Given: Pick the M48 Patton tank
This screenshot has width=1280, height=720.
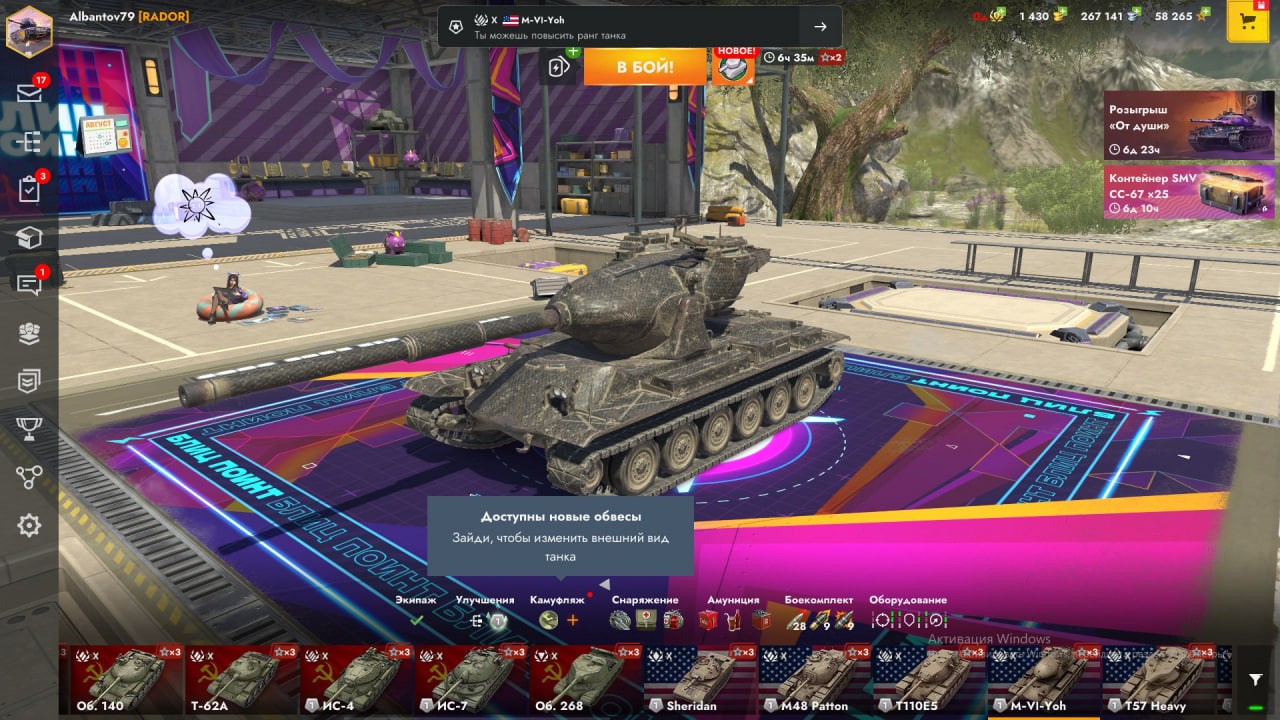Looking at the screenshot, I should tap(815, 679).
